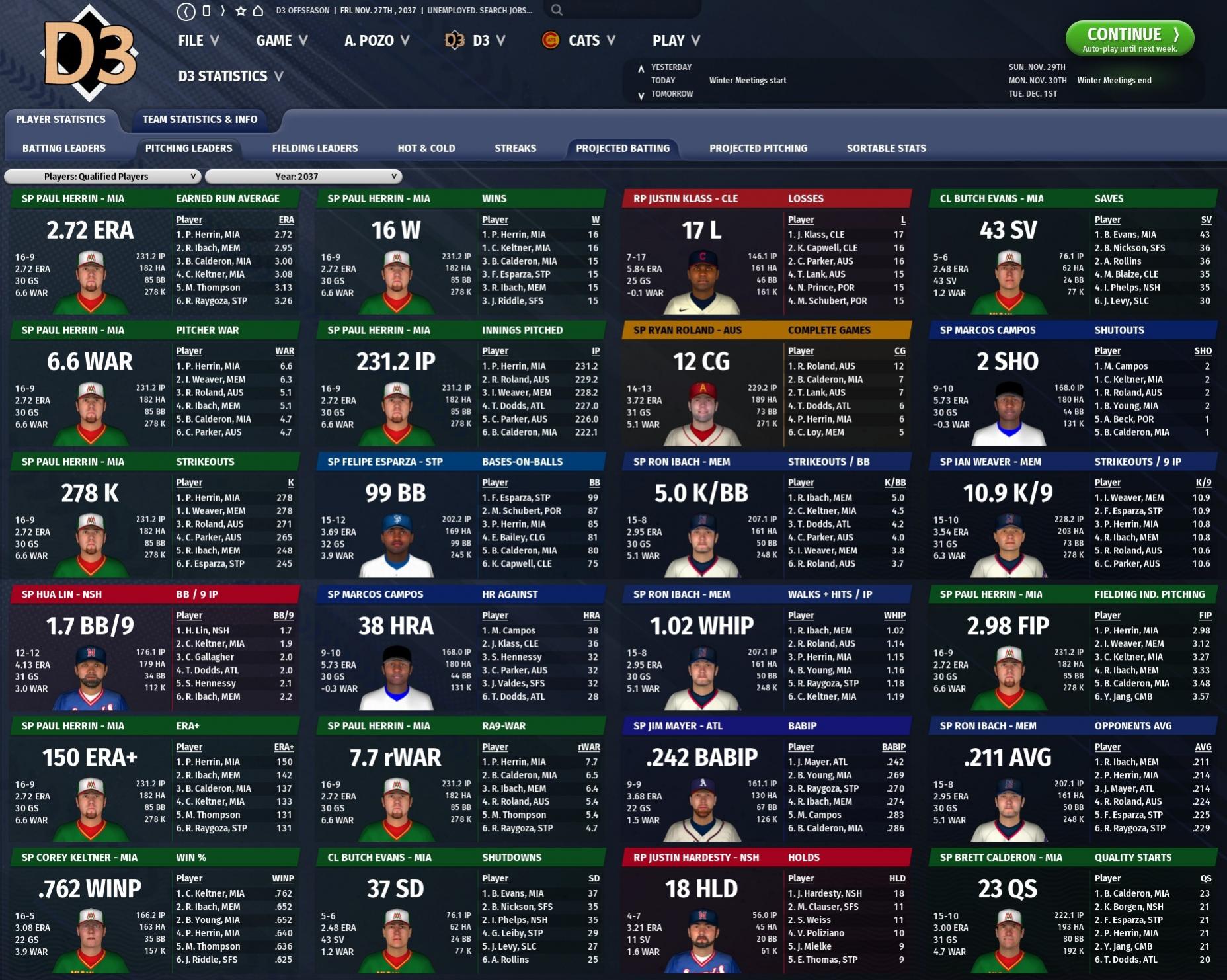This screenshot has width=1227, height=980.
Task: Click the green Continue button
Action: coord(1129,38)
